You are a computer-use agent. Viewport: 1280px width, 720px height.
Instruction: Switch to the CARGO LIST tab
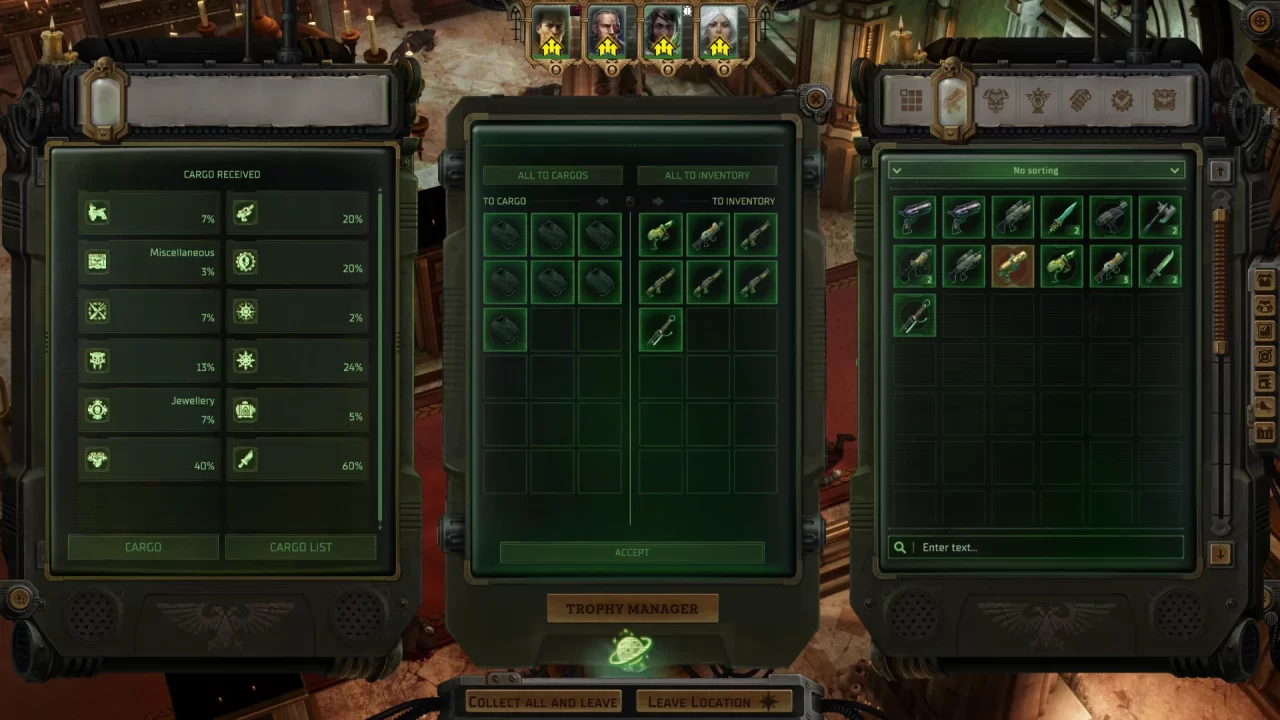tap(301, 547)
